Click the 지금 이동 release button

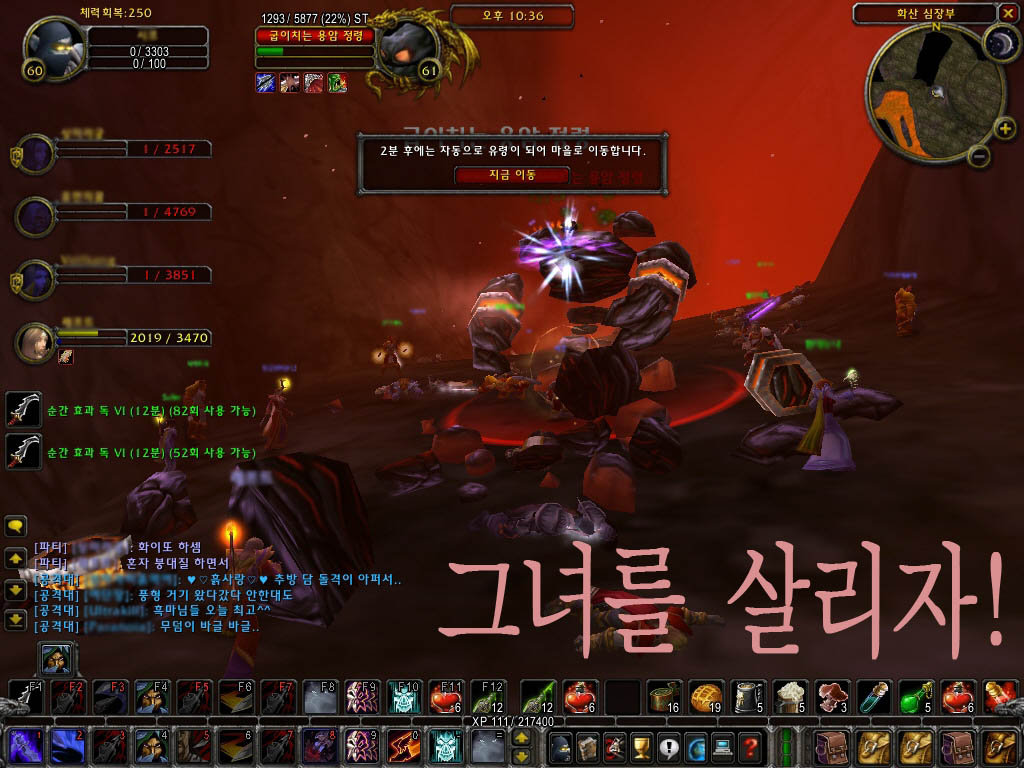[x=511, y=175]
